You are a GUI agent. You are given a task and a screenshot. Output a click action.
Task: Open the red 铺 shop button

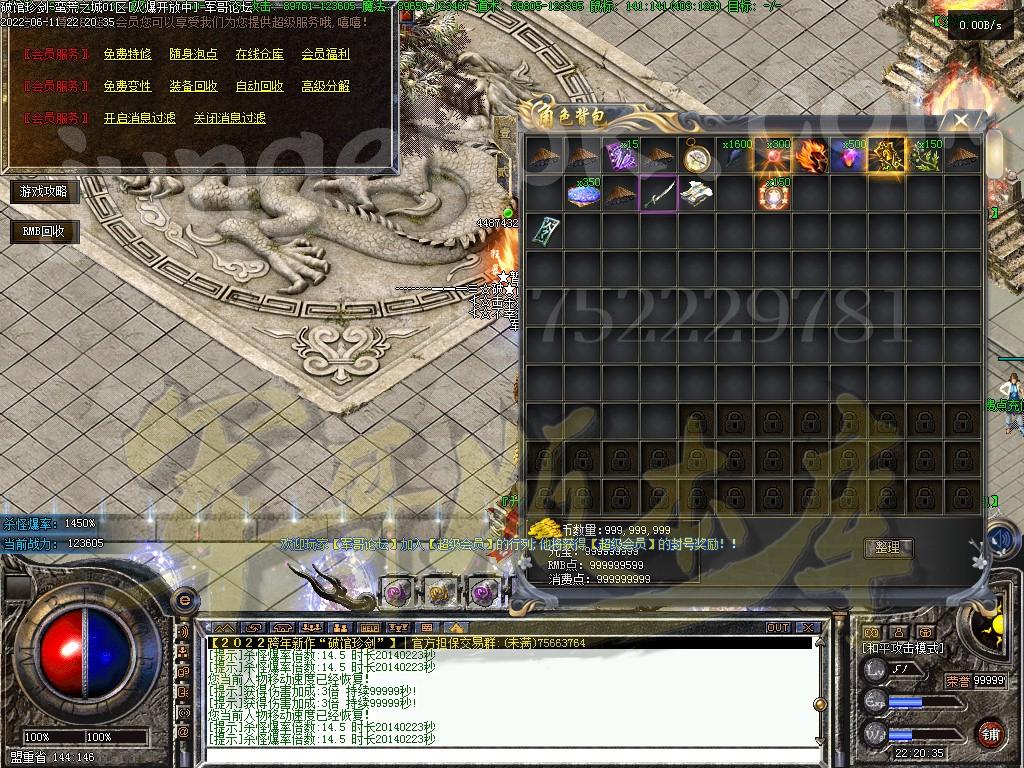click(989, 733)
